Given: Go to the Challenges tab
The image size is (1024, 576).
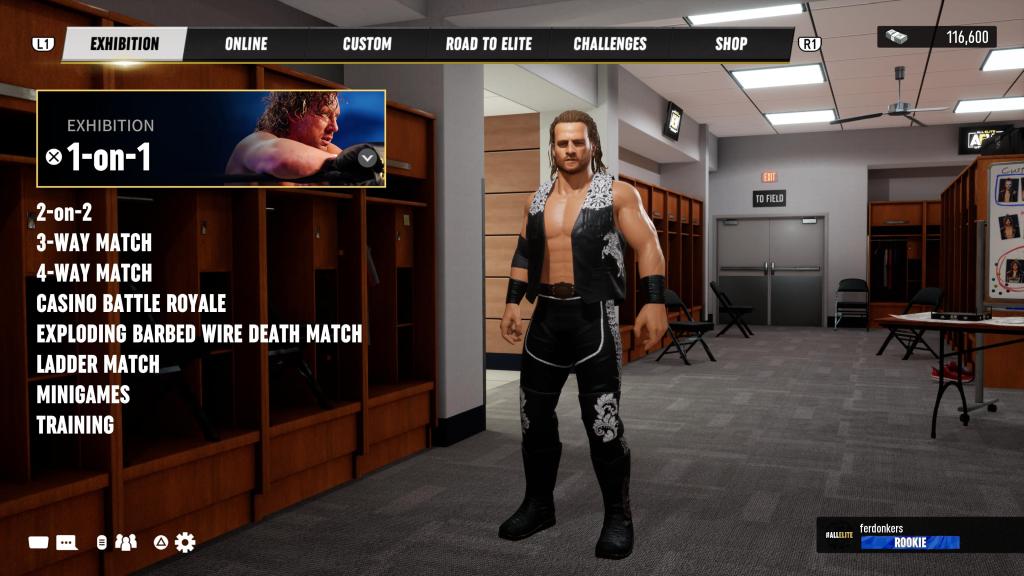Looking at the screenshot, I should coord(610,44).
